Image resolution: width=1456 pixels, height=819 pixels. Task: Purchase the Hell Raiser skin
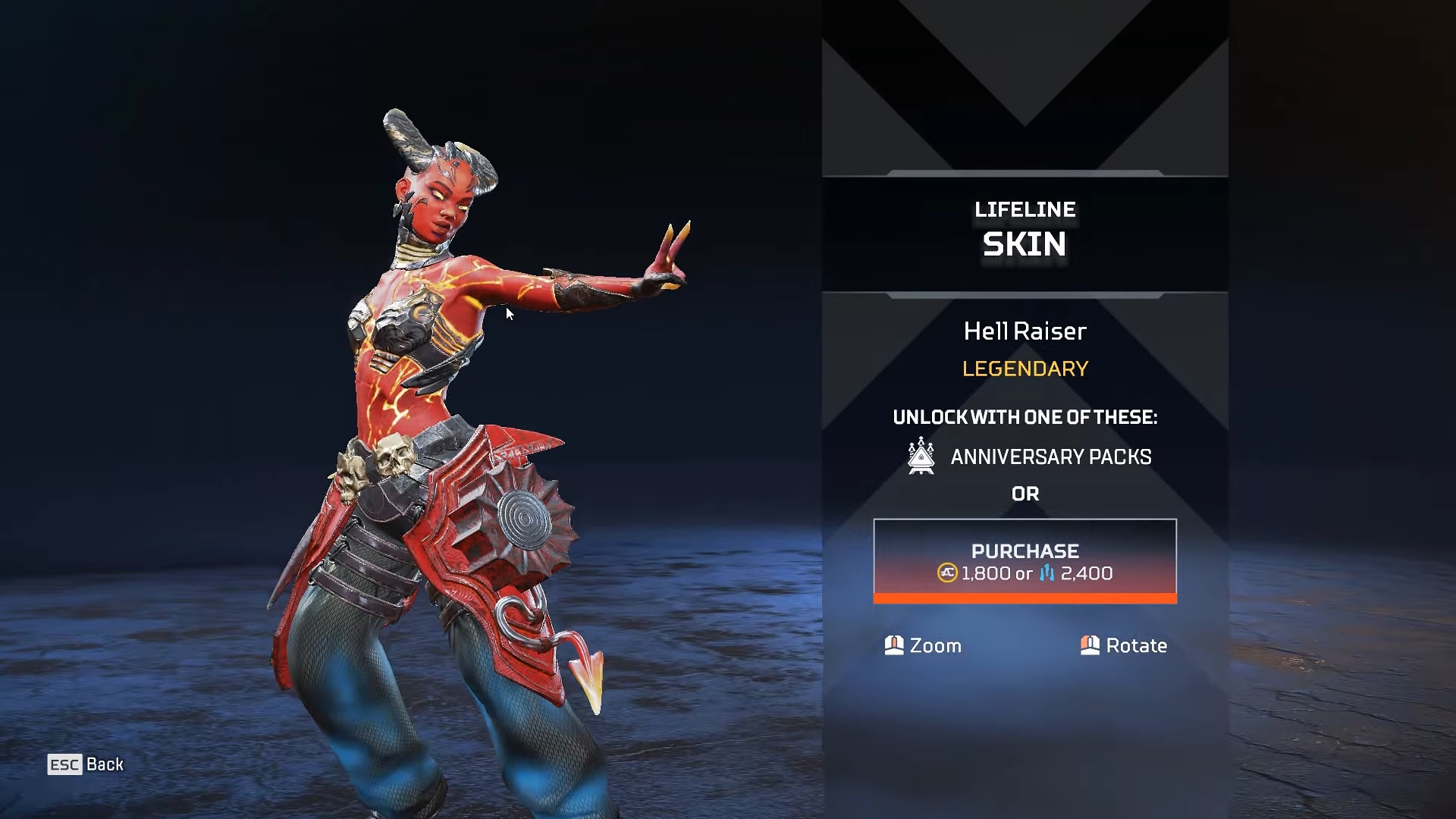coord(1025,560)
